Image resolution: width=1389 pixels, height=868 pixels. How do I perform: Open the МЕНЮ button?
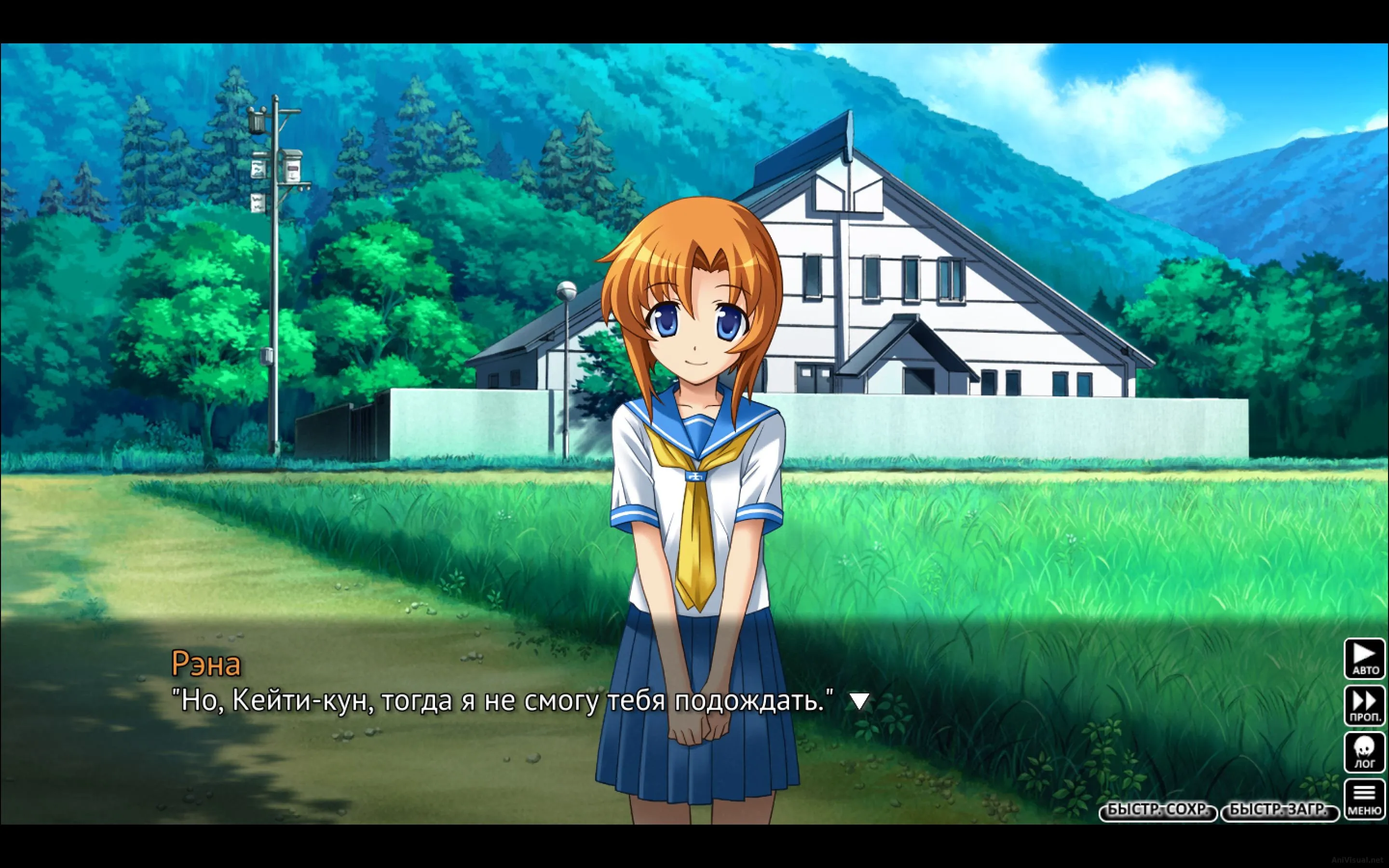pyautogui.click(x=1364, y=800)
